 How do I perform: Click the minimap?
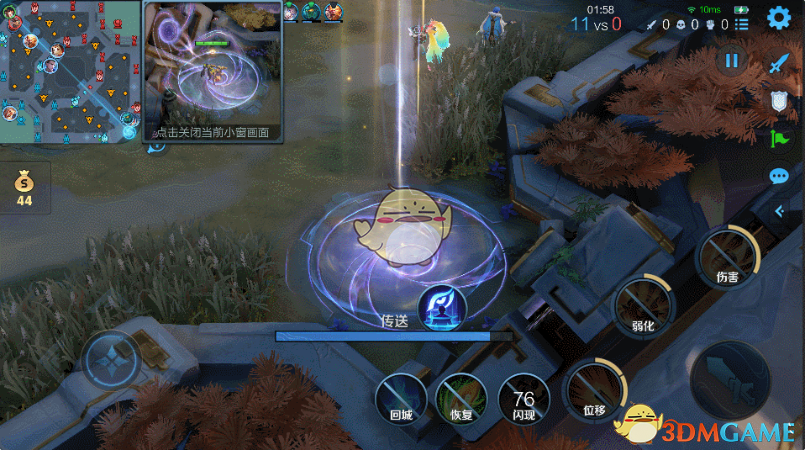(x=69, y=71)
